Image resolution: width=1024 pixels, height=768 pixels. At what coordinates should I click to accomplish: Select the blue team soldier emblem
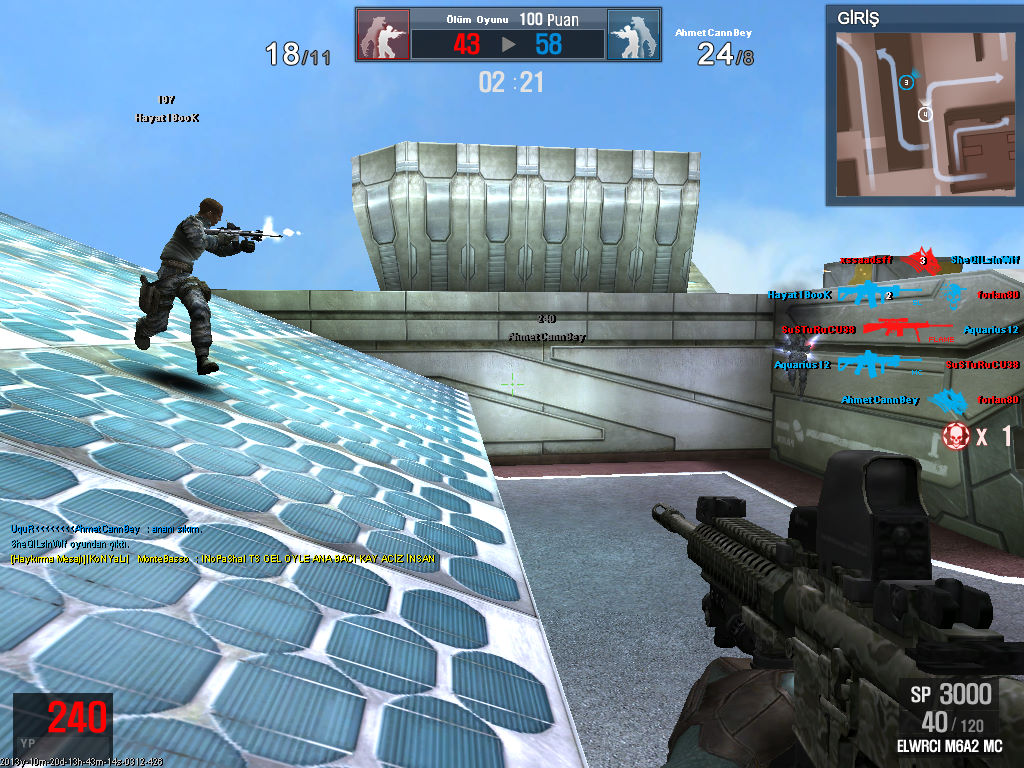[x=633, y=35]
